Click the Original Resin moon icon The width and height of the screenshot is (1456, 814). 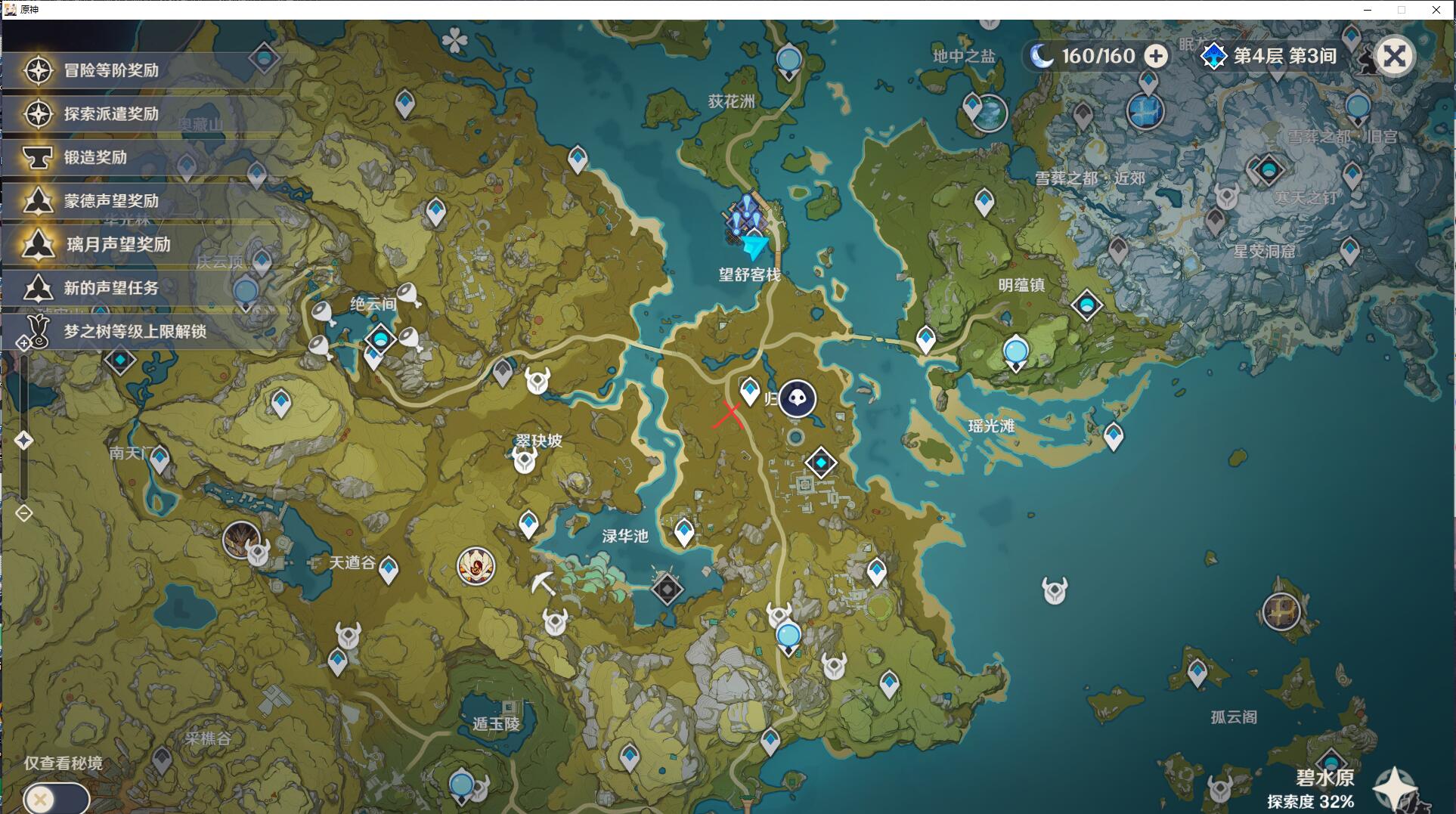coord(1043,55)
